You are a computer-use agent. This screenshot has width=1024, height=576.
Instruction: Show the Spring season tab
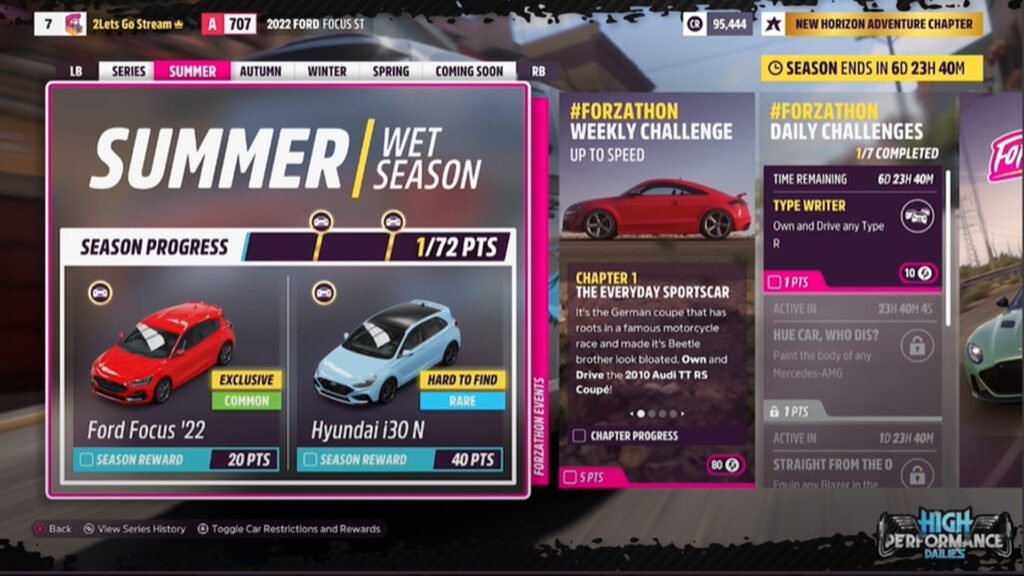pos(390,71)
